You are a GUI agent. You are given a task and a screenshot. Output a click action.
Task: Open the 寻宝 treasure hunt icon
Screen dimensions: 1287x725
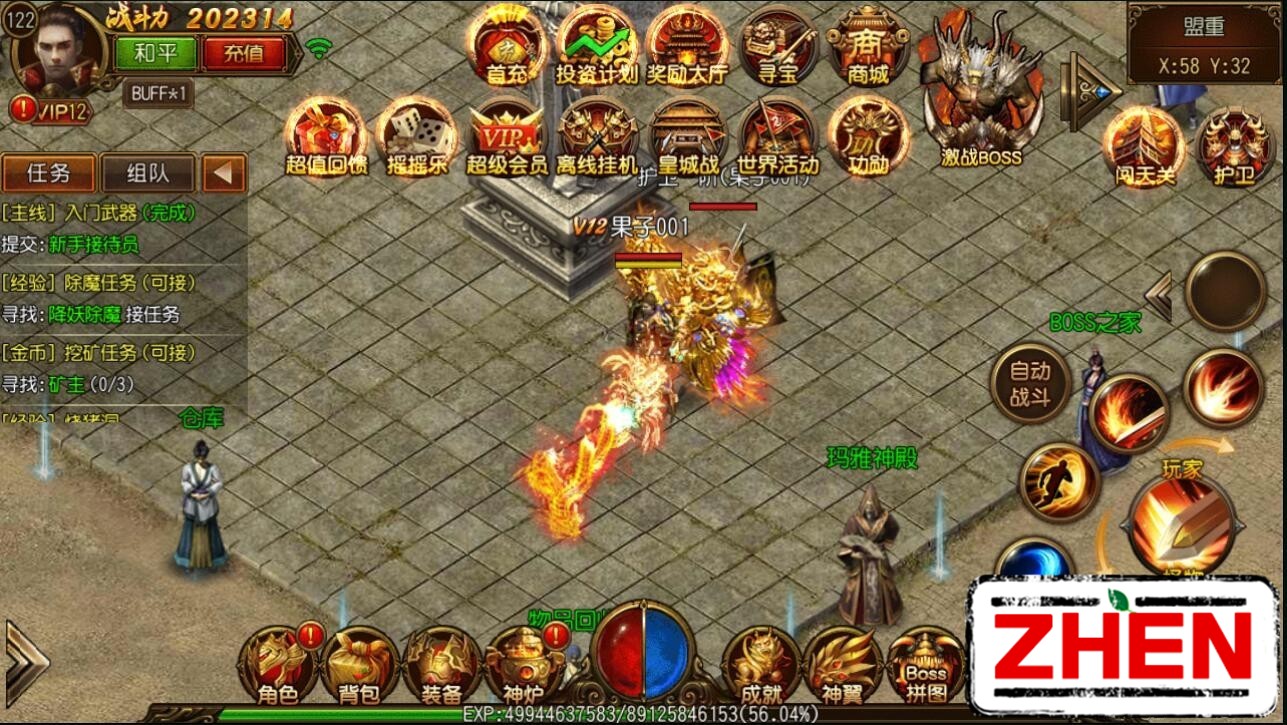tap(778, 45)
